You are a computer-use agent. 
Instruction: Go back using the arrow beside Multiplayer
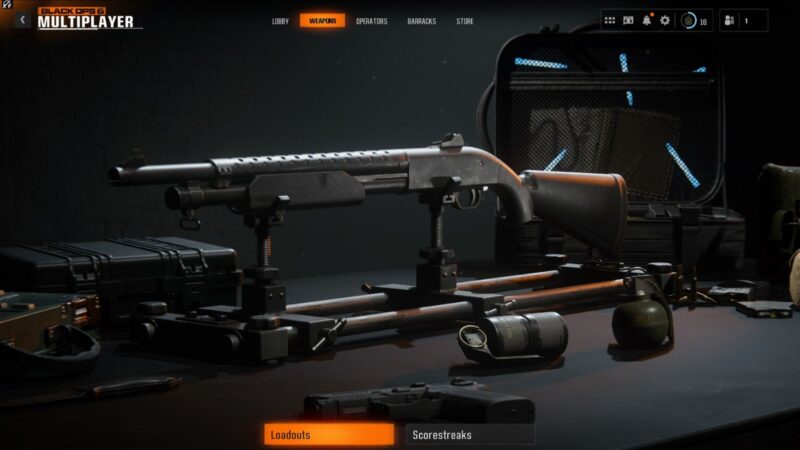pos(22,20)
